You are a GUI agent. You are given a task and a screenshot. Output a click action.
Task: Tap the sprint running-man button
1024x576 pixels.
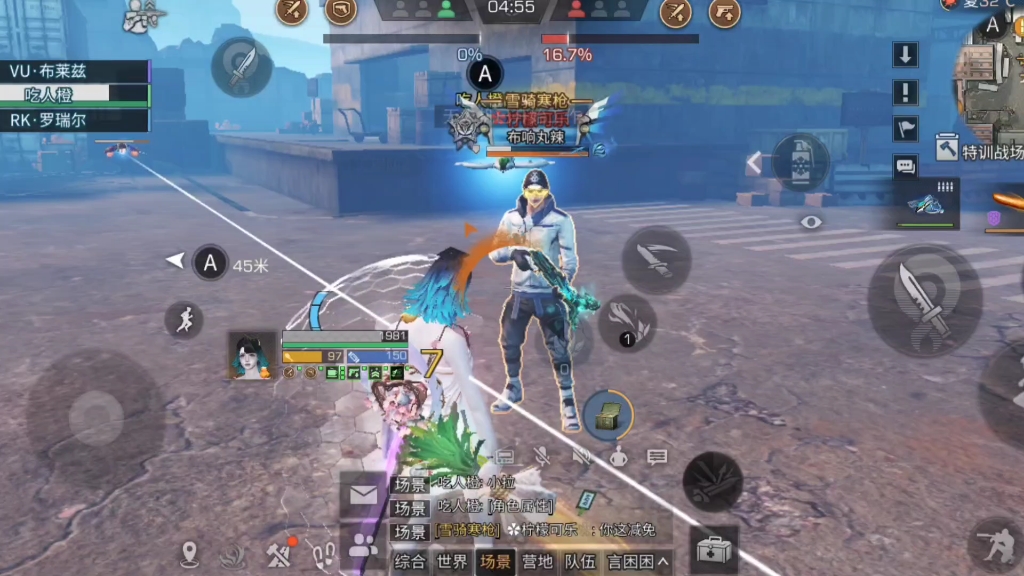point(184,320)
